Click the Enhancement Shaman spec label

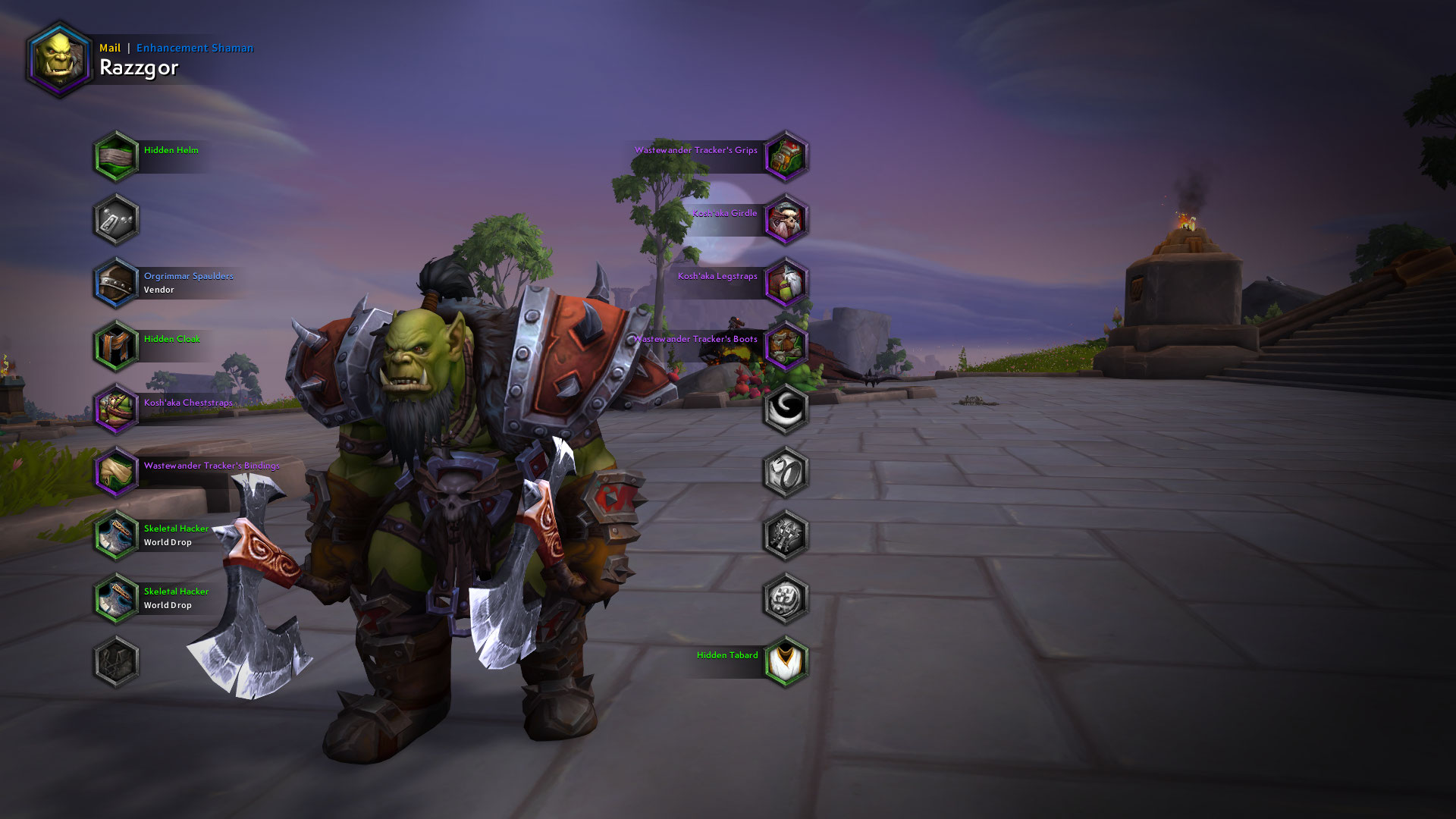coord(196,47)
